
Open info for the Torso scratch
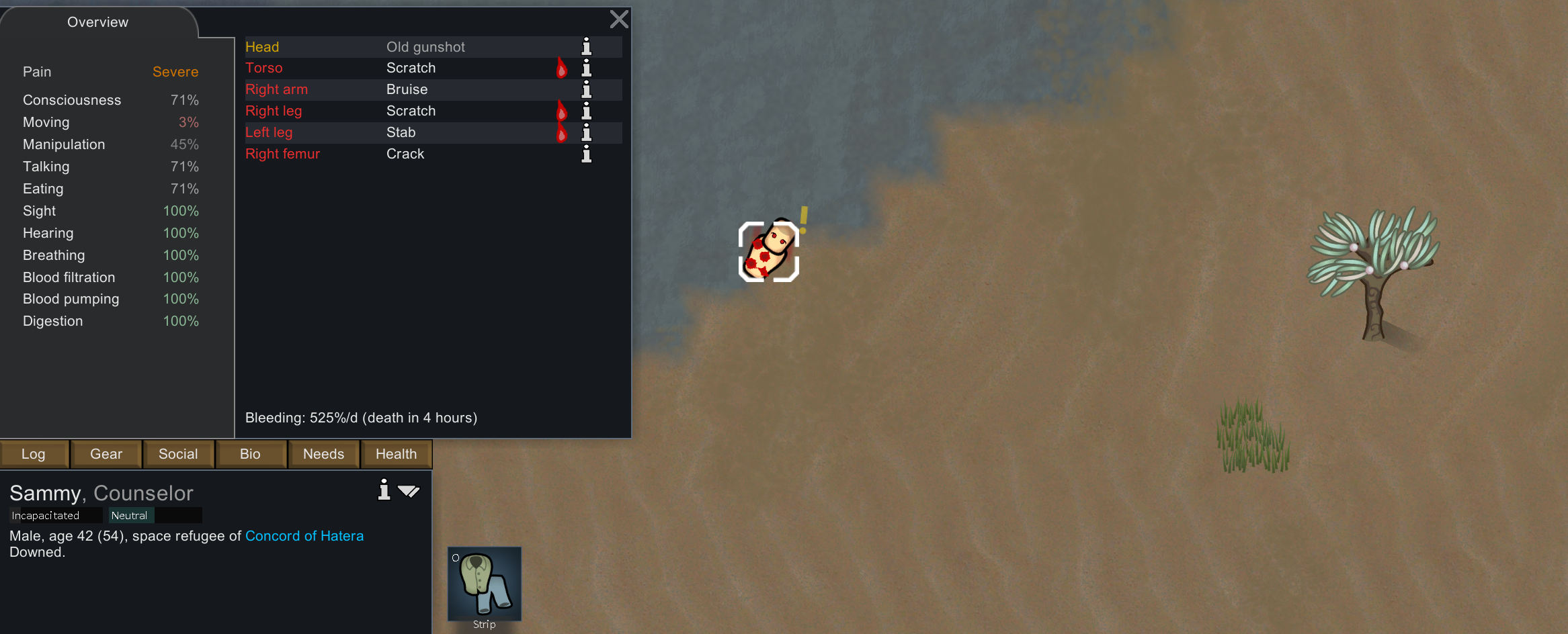tap(586, 68)
